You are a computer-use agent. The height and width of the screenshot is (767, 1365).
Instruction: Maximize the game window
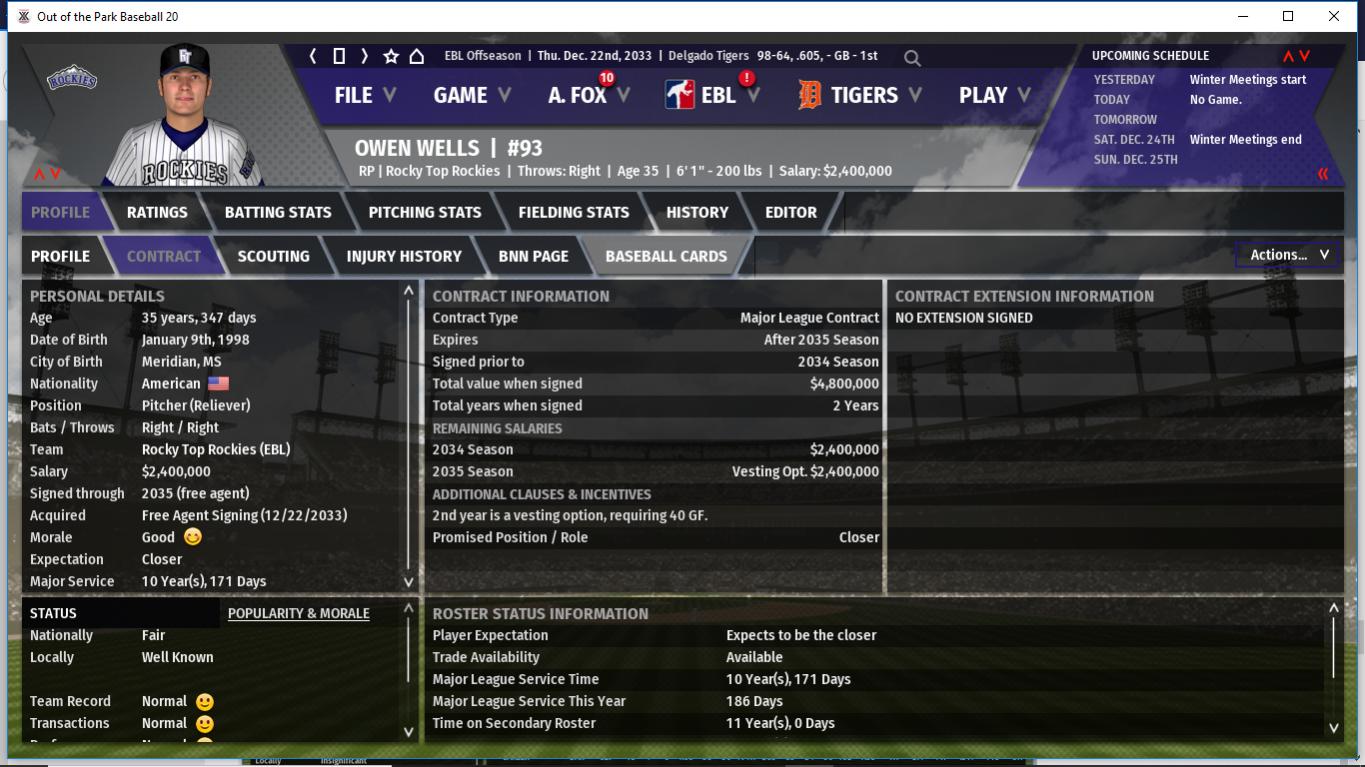pos(1288,16)
